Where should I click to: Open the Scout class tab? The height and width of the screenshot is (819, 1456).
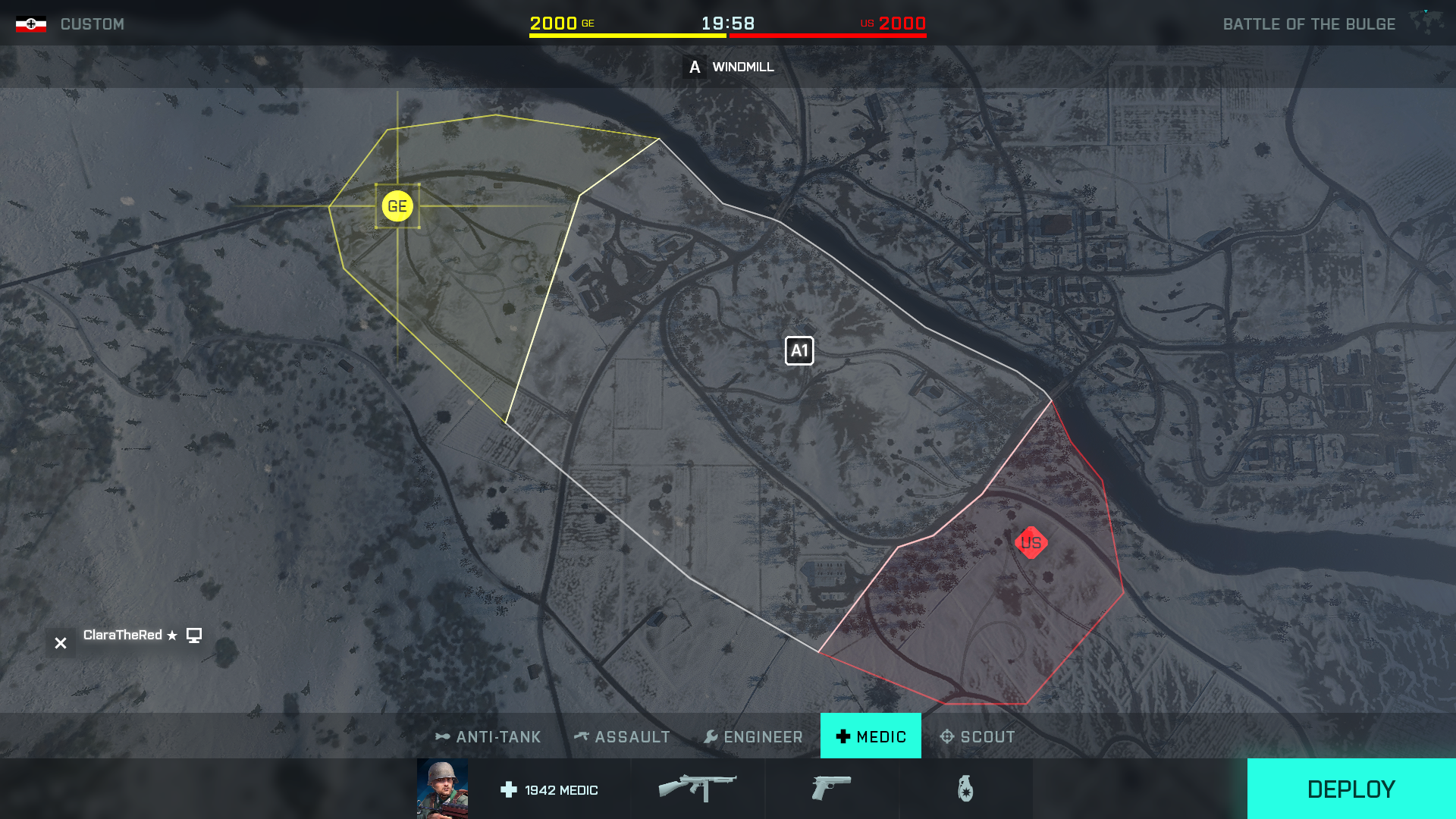pos(978,736)
